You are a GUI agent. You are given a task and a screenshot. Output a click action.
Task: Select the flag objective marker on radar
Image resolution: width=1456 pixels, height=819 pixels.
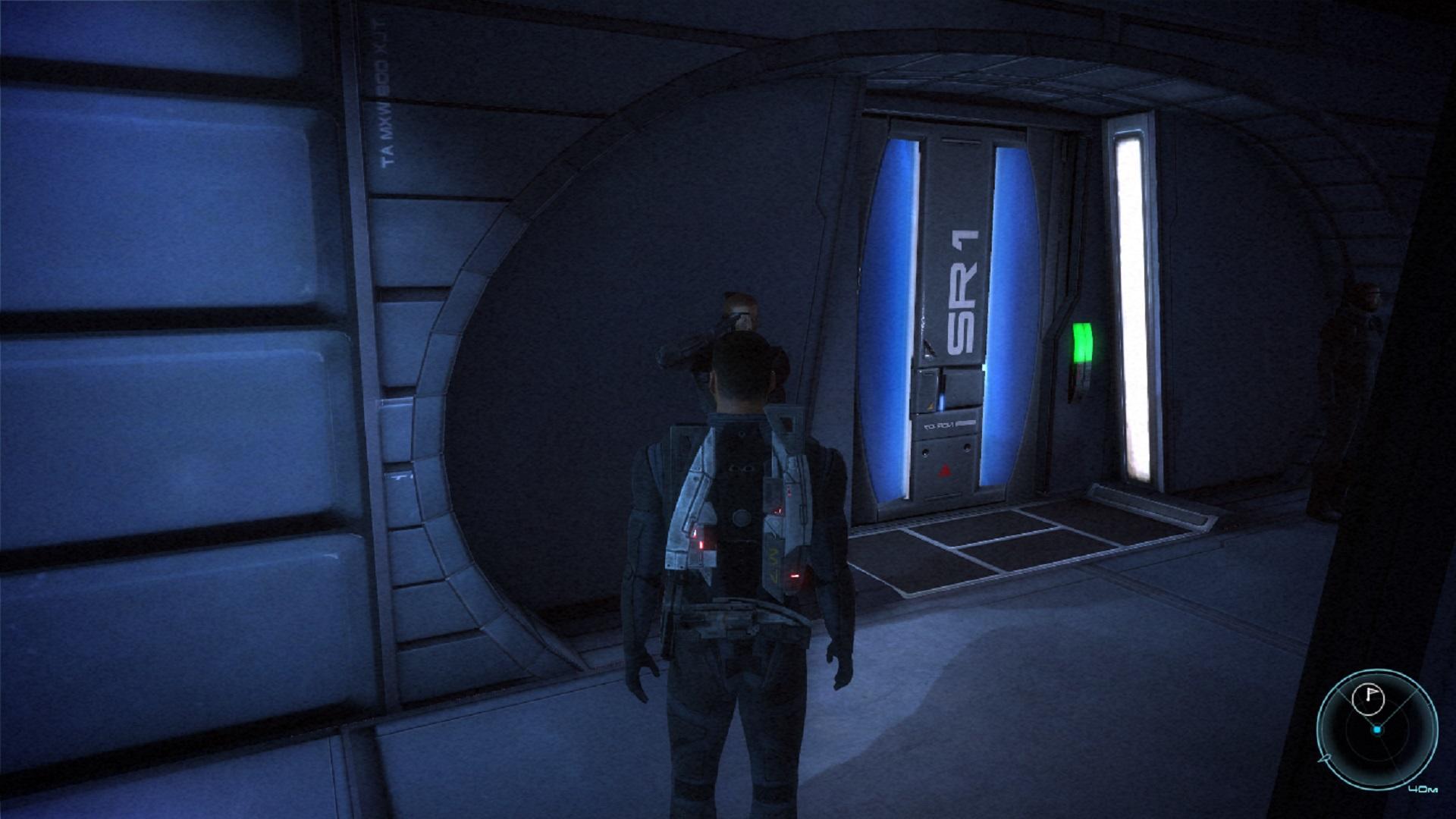coord(1371,698)
